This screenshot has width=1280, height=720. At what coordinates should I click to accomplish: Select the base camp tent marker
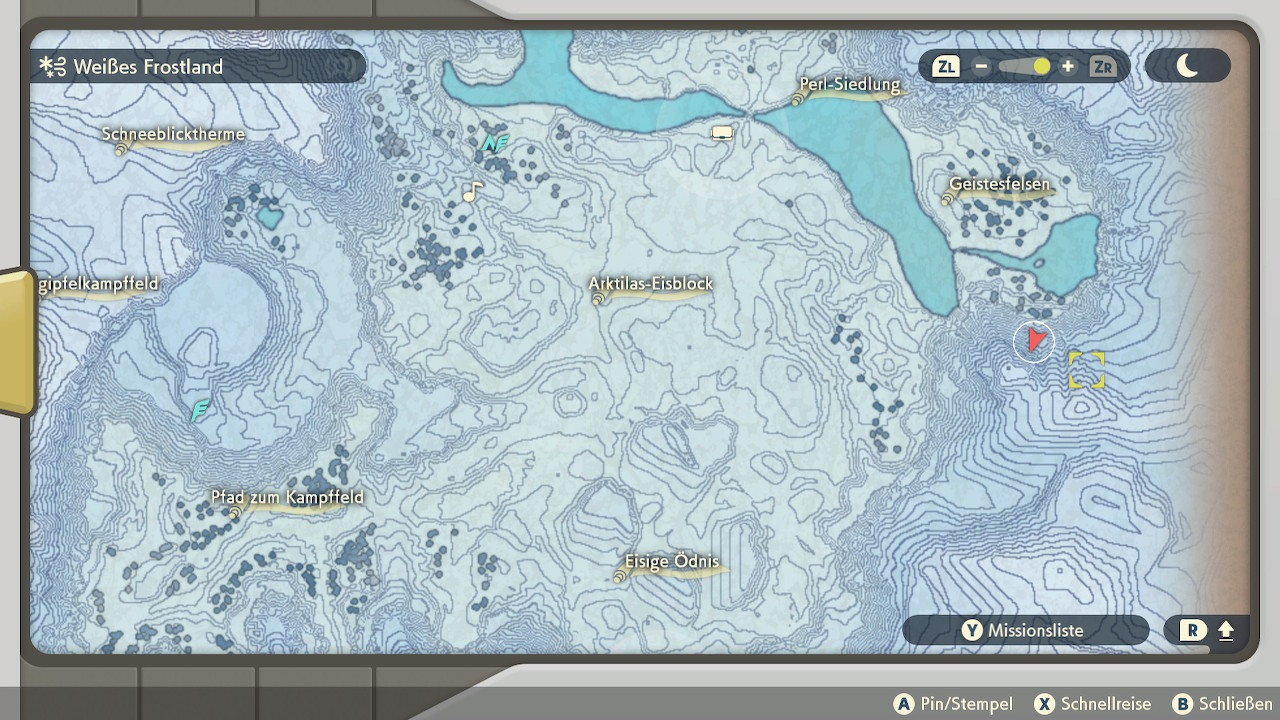pos(722,132)
